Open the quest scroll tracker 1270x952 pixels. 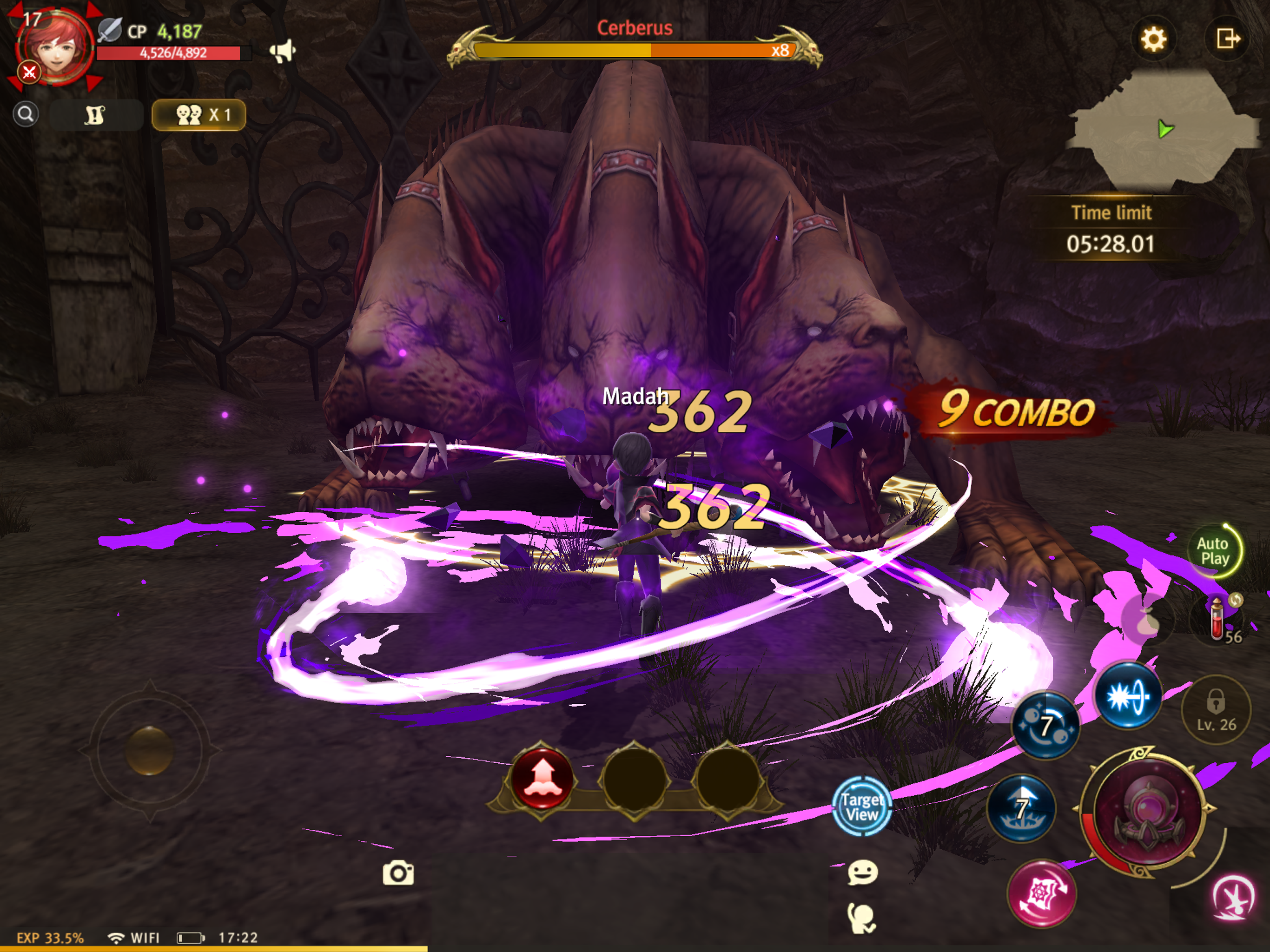(96, 114)
